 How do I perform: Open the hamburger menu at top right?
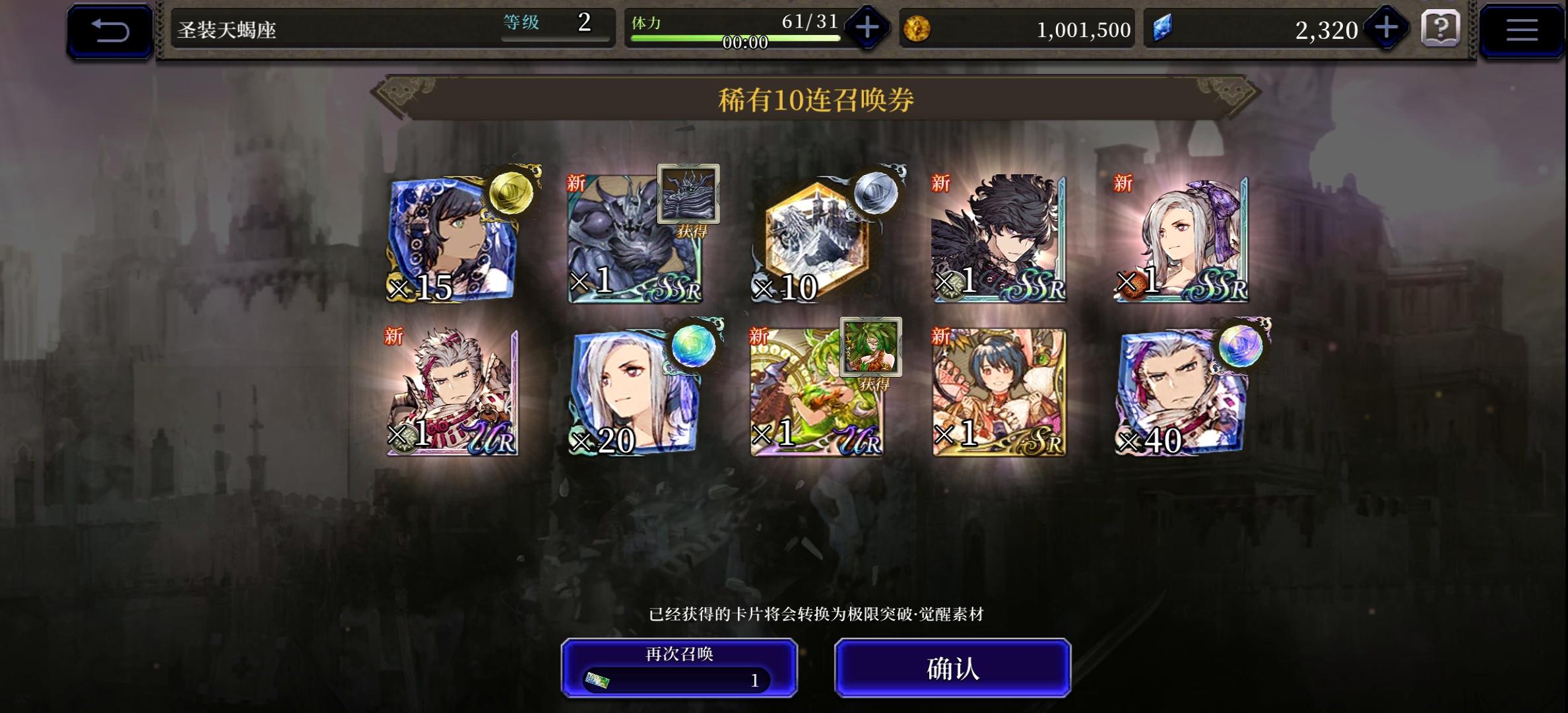pyautogui.click(x=1522, y=29)
